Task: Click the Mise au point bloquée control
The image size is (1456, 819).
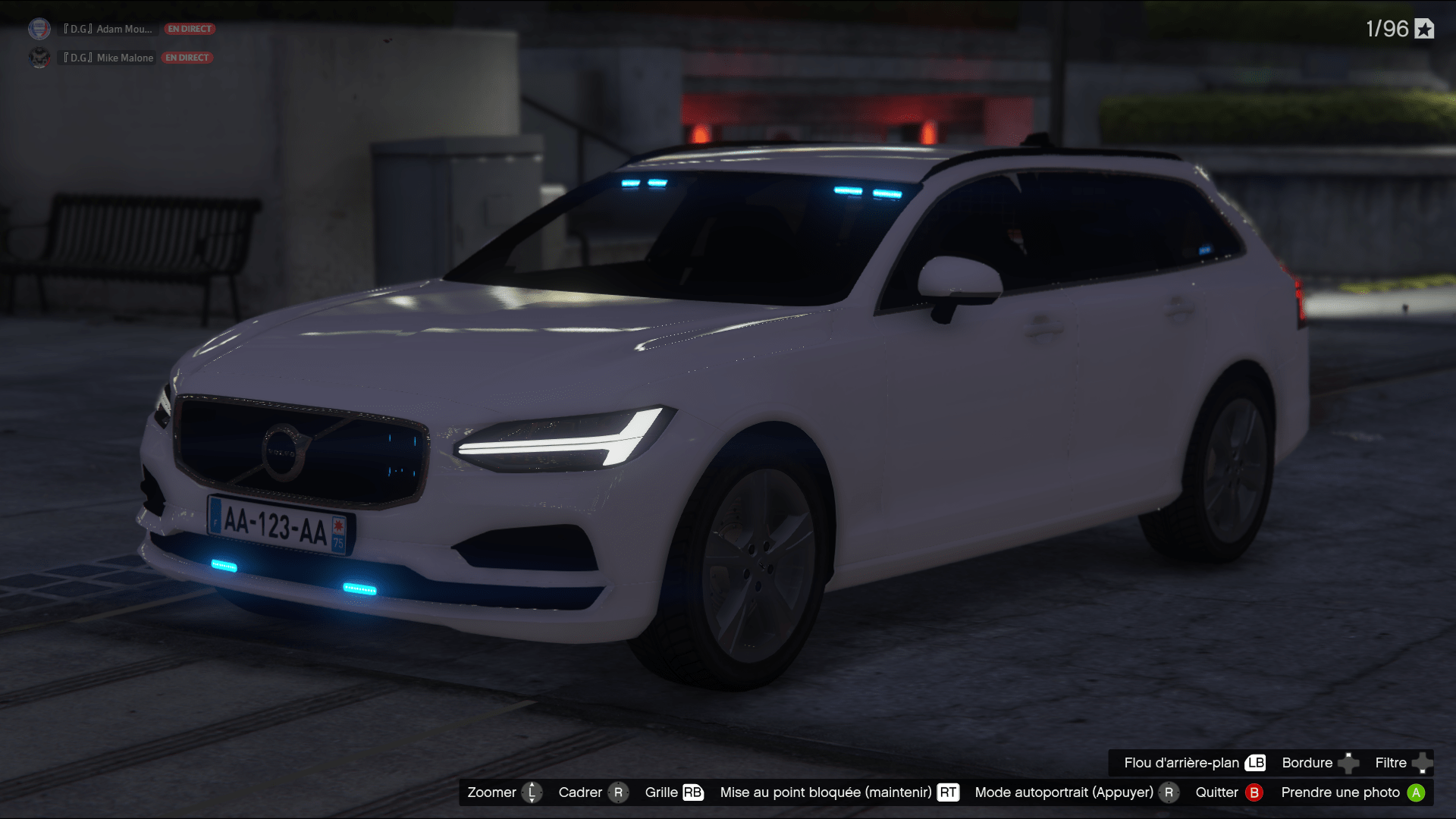Action: pyautogui.click(x=825, y=792)
